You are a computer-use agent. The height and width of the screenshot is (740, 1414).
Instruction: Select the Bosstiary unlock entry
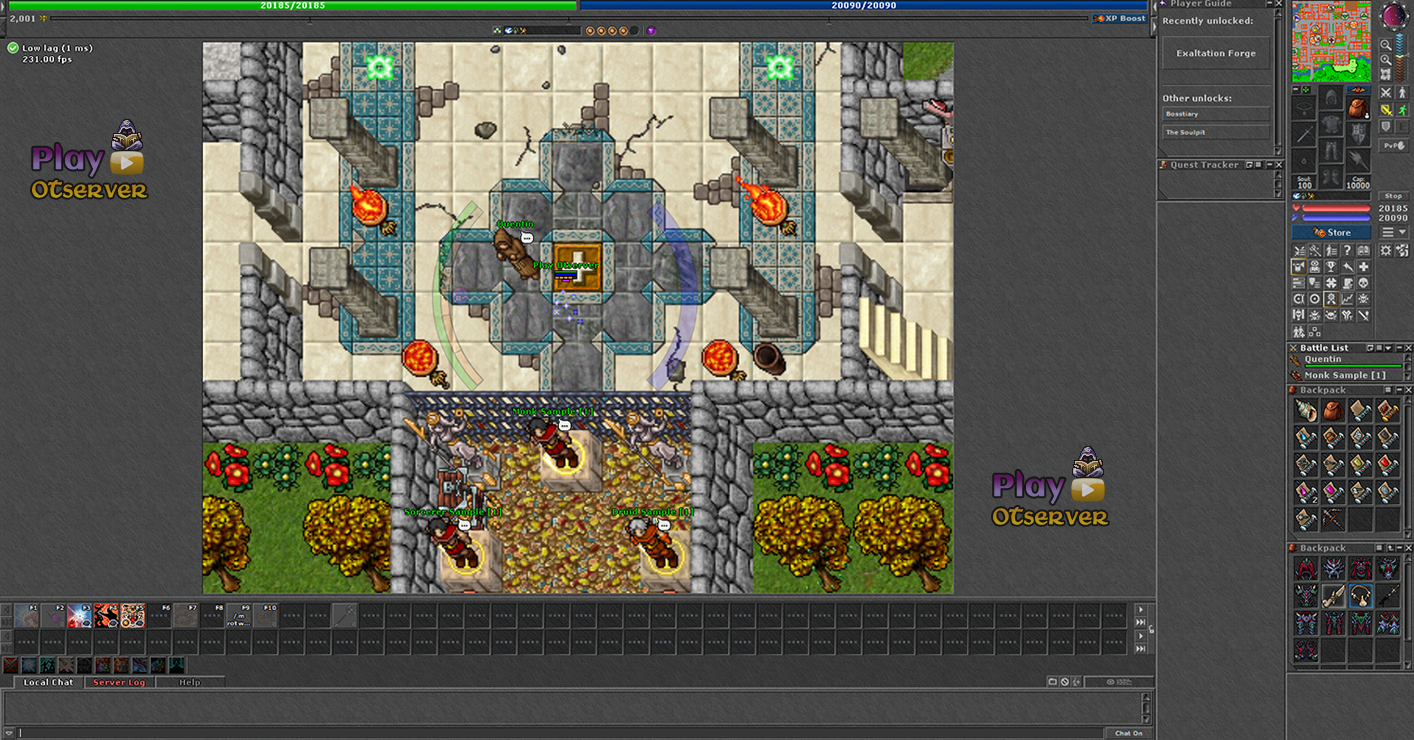click(x=1215, y=114)
